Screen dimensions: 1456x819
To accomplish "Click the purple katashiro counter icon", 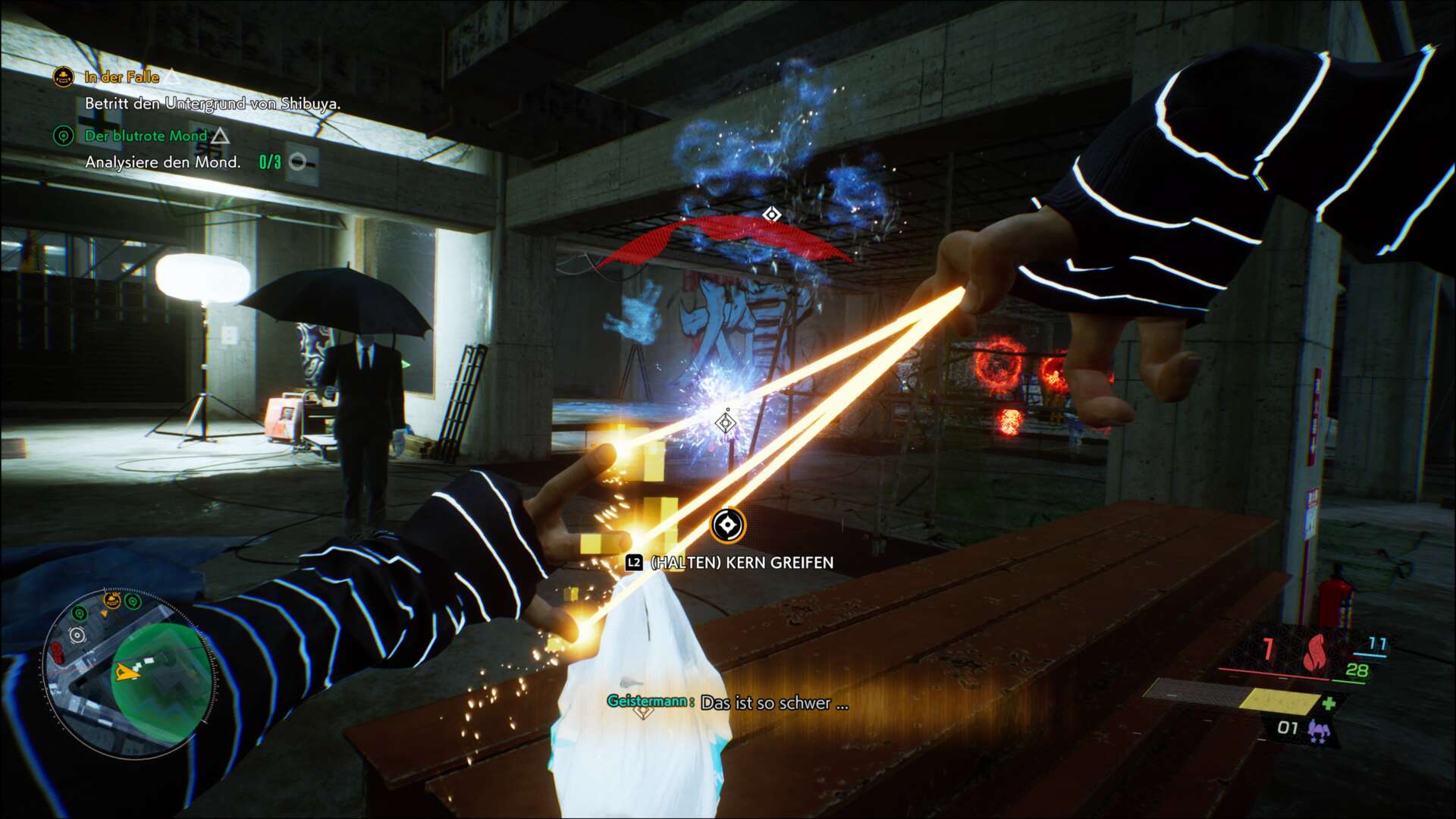I will [1319, 729].
